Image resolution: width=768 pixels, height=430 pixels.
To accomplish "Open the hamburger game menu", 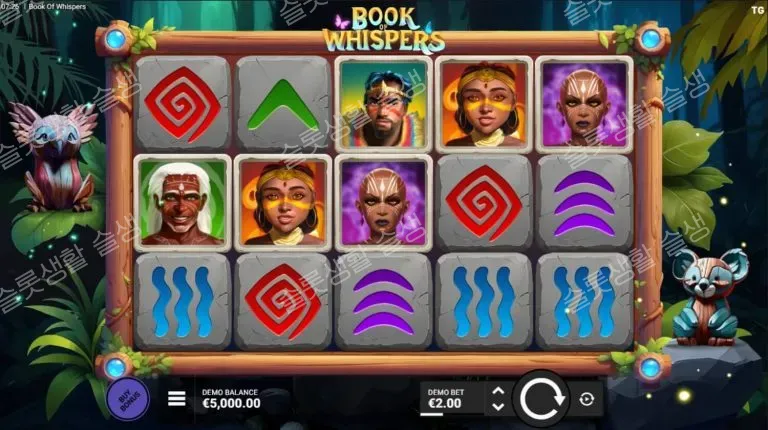I will tap(177, 399).
